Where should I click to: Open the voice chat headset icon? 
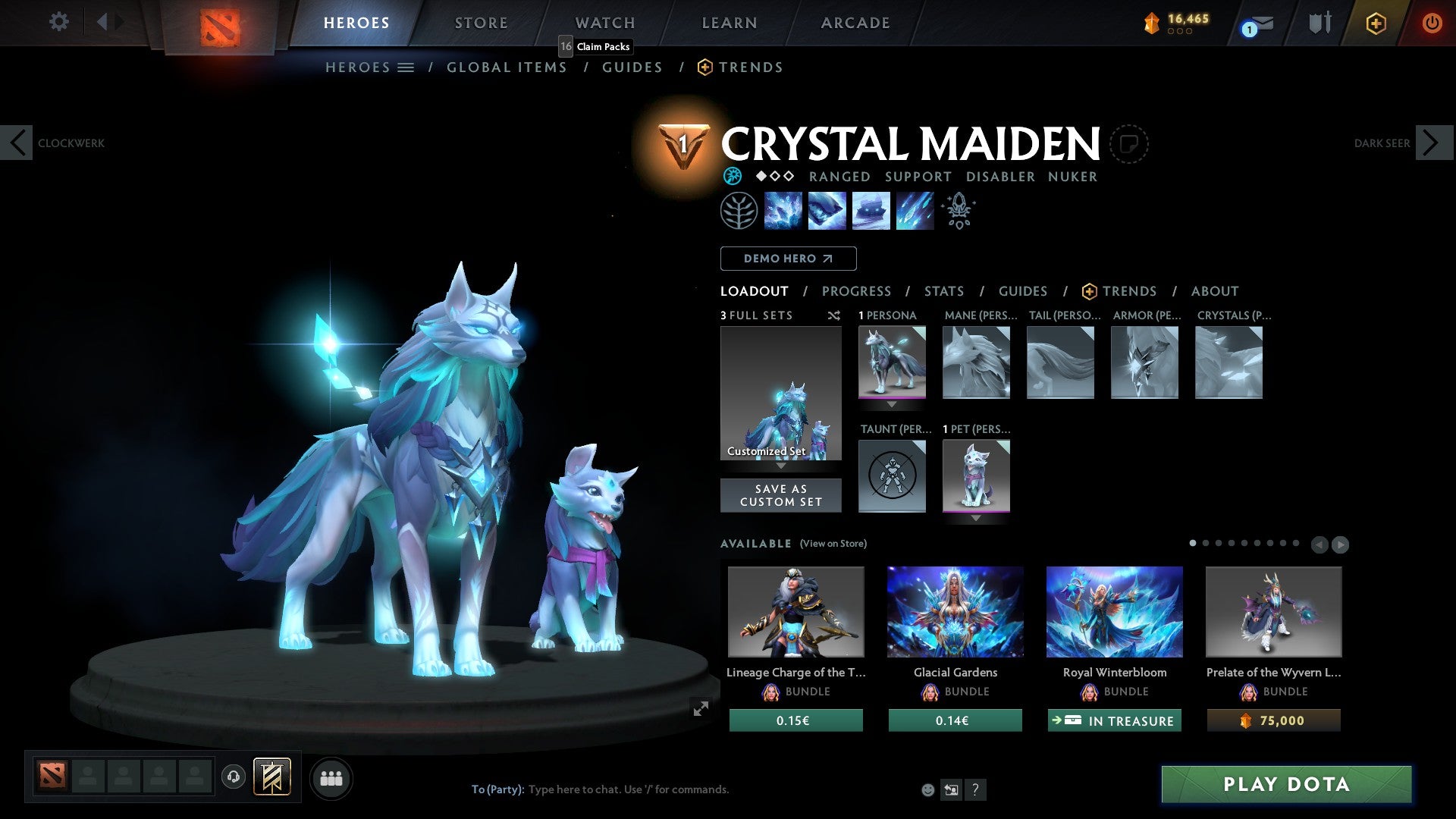click(x=232, y=777)
